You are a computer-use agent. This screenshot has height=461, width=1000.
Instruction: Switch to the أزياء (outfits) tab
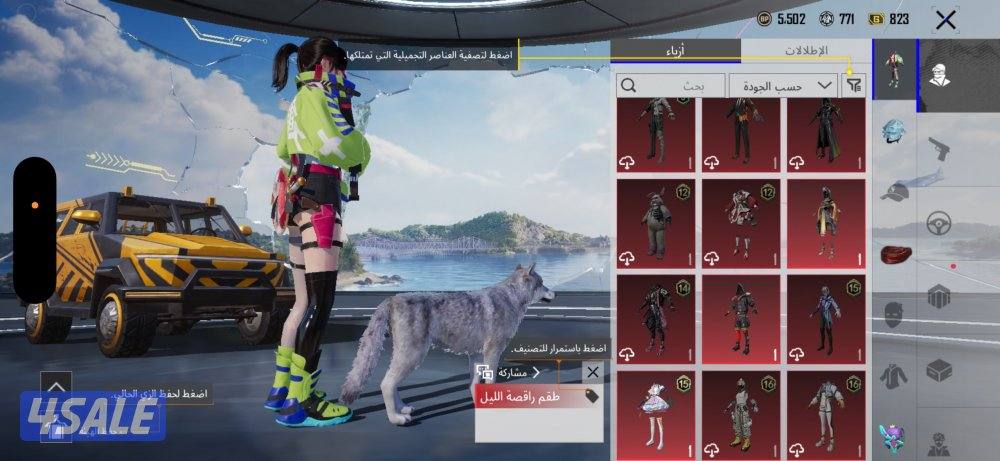(x=676, y=52)
